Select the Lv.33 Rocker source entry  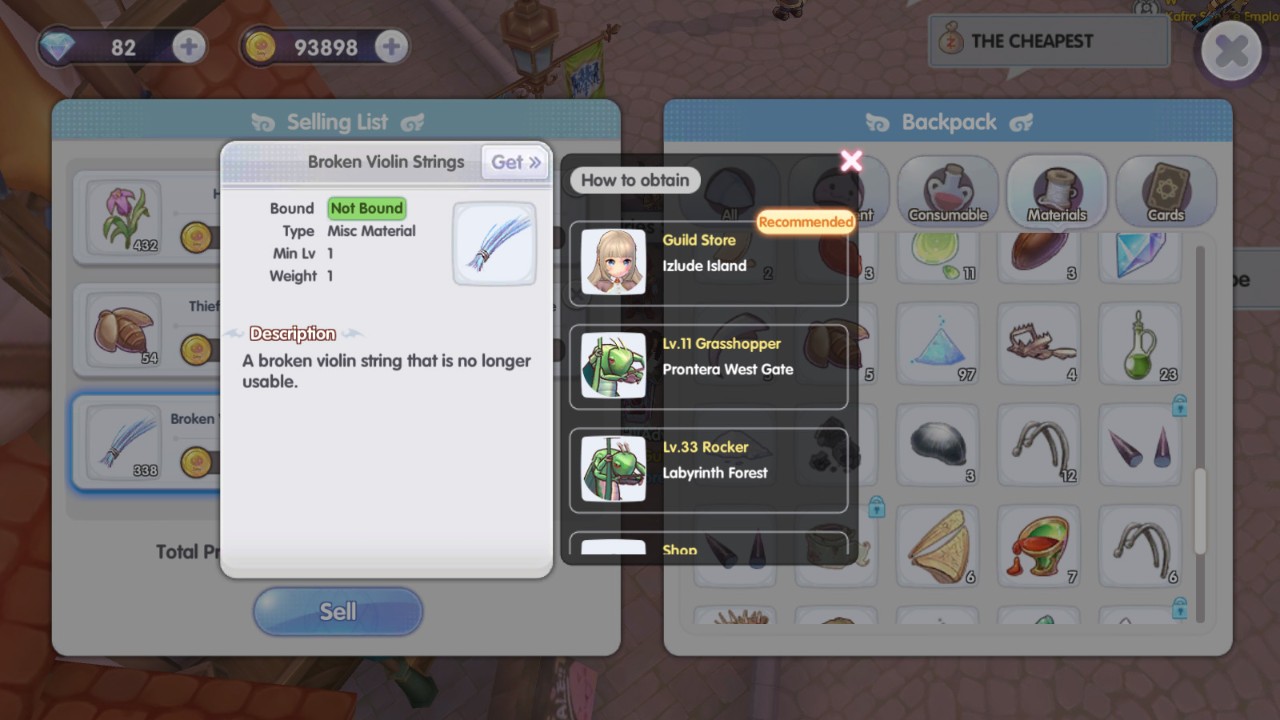coord(708,470)
